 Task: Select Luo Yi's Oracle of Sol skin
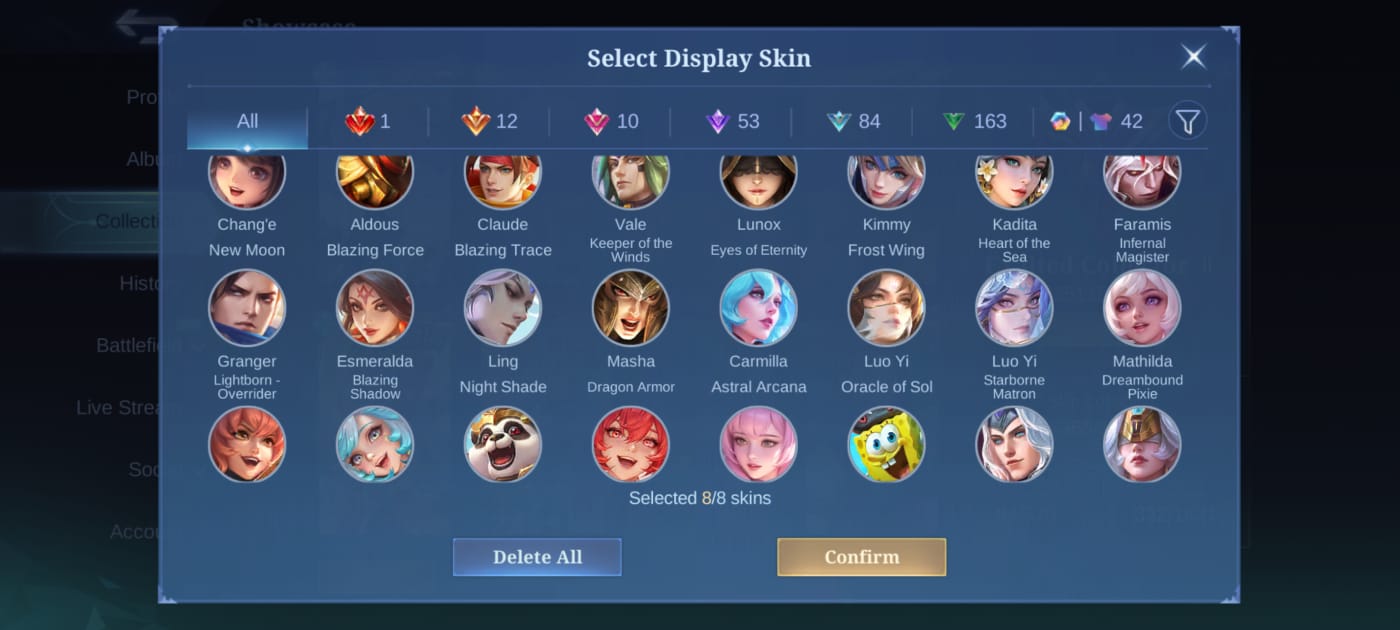coord(887,308)
